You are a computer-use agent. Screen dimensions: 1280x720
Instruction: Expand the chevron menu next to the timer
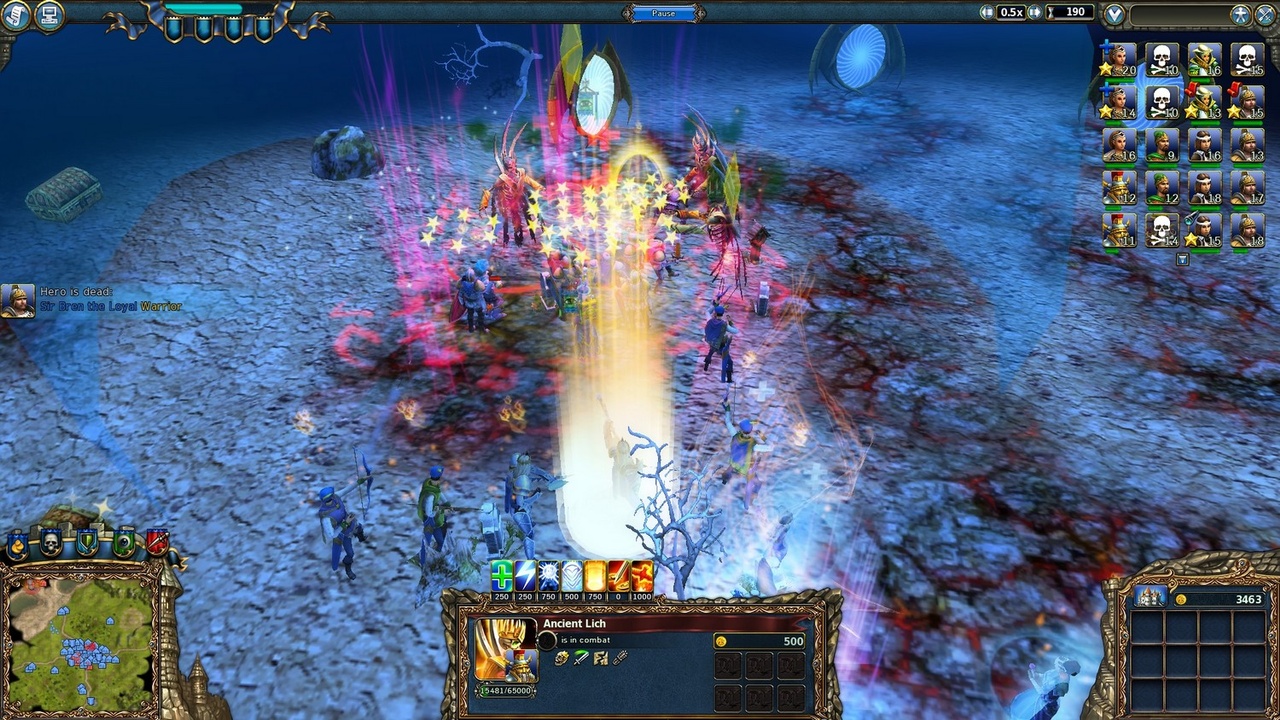pos(1113,12)
